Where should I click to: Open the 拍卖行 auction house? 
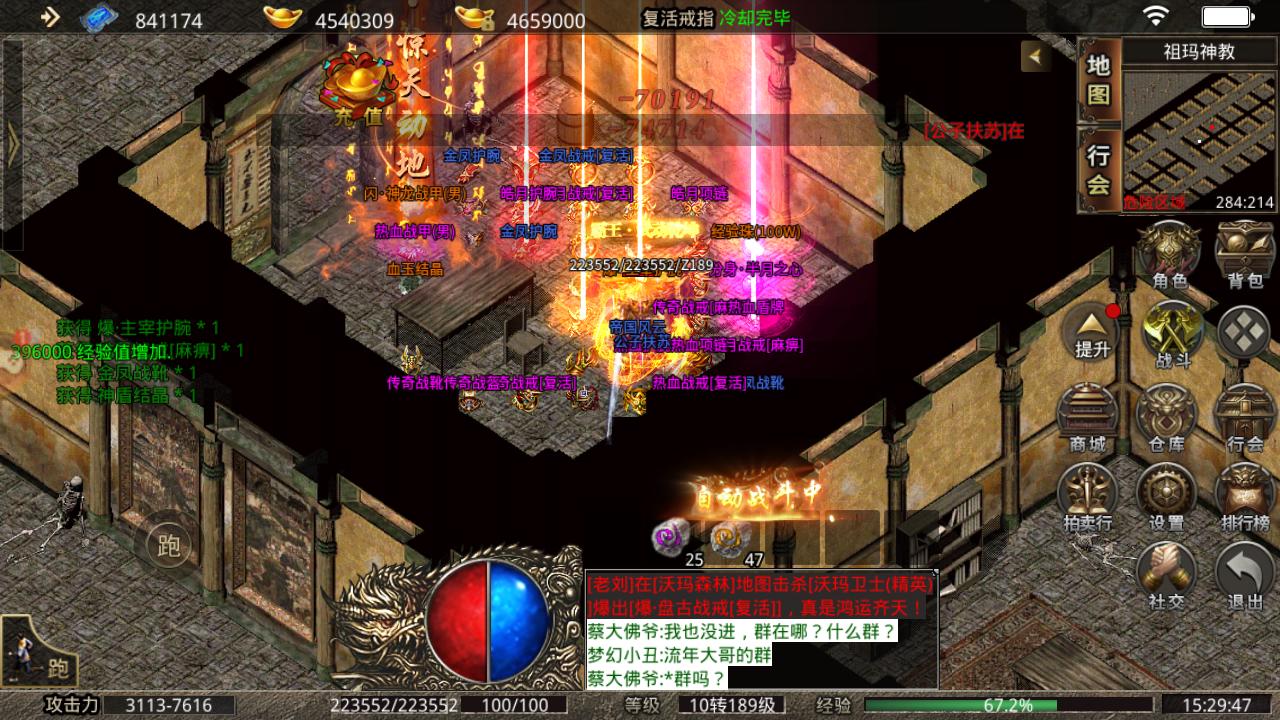(x=1088, y=494)
